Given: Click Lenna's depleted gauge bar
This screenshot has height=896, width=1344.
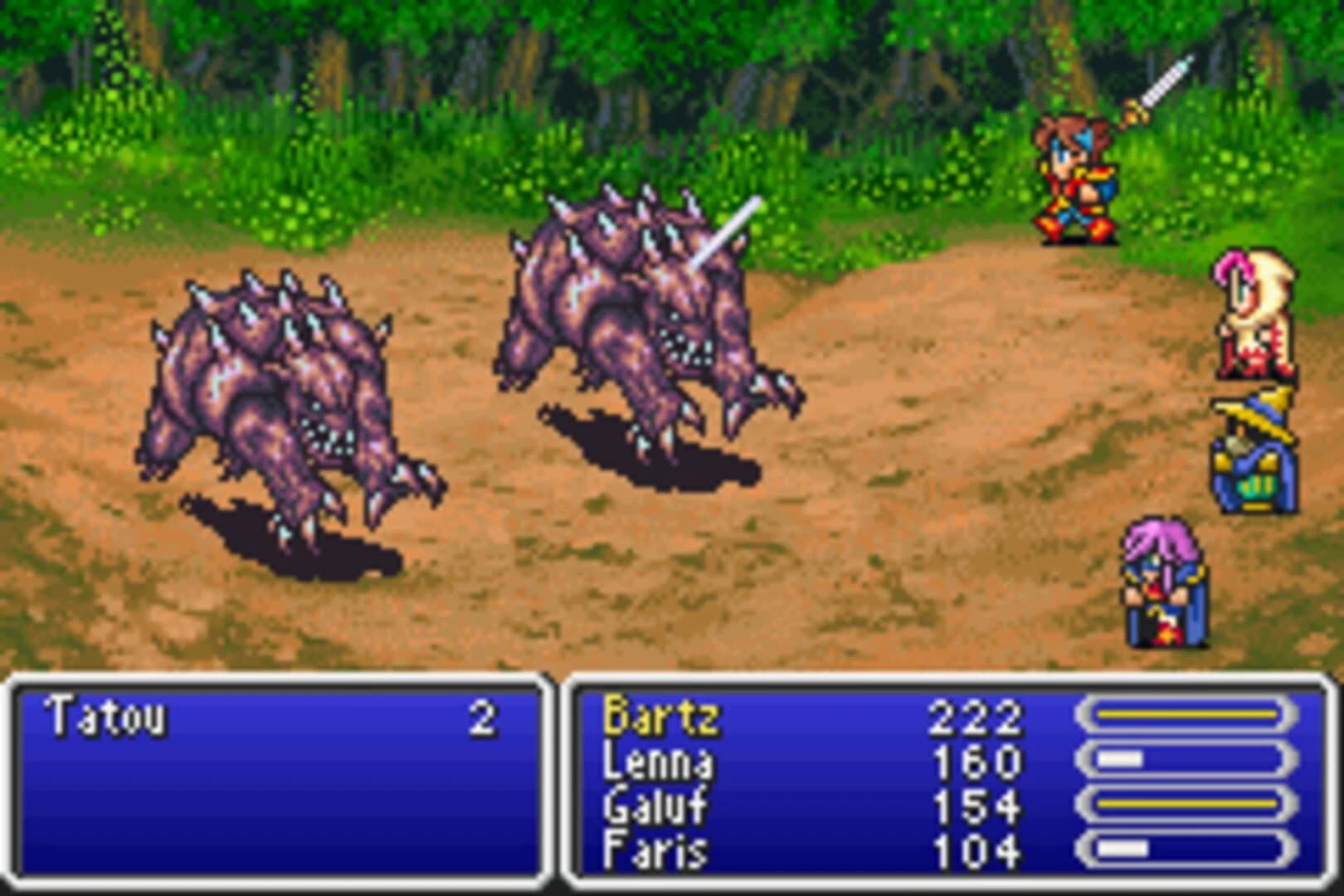Looking at the screenshot, I should [x=1186, y=757].
